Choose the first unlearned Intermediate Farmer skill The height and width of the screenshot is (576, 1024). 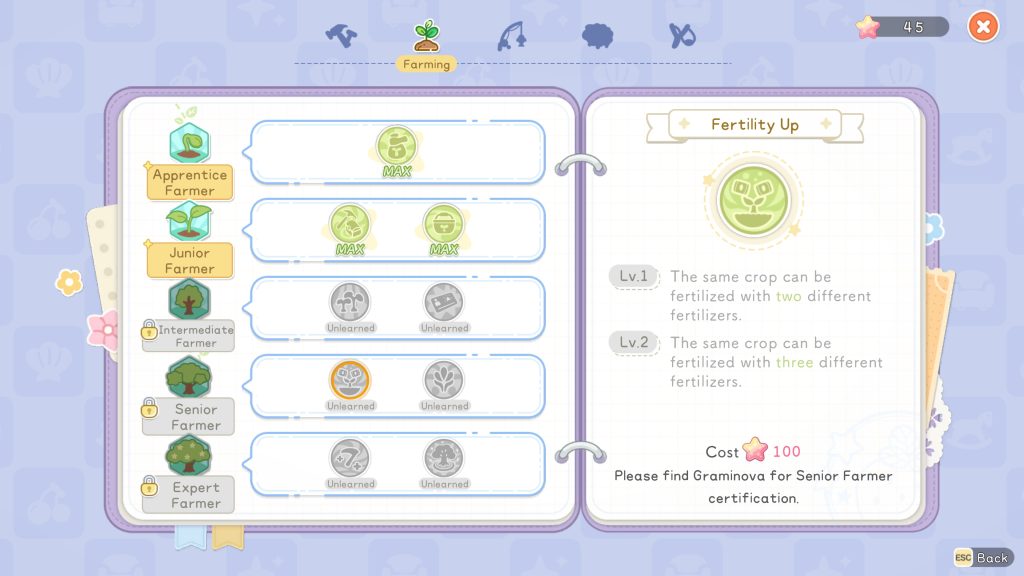coord(350,302)
